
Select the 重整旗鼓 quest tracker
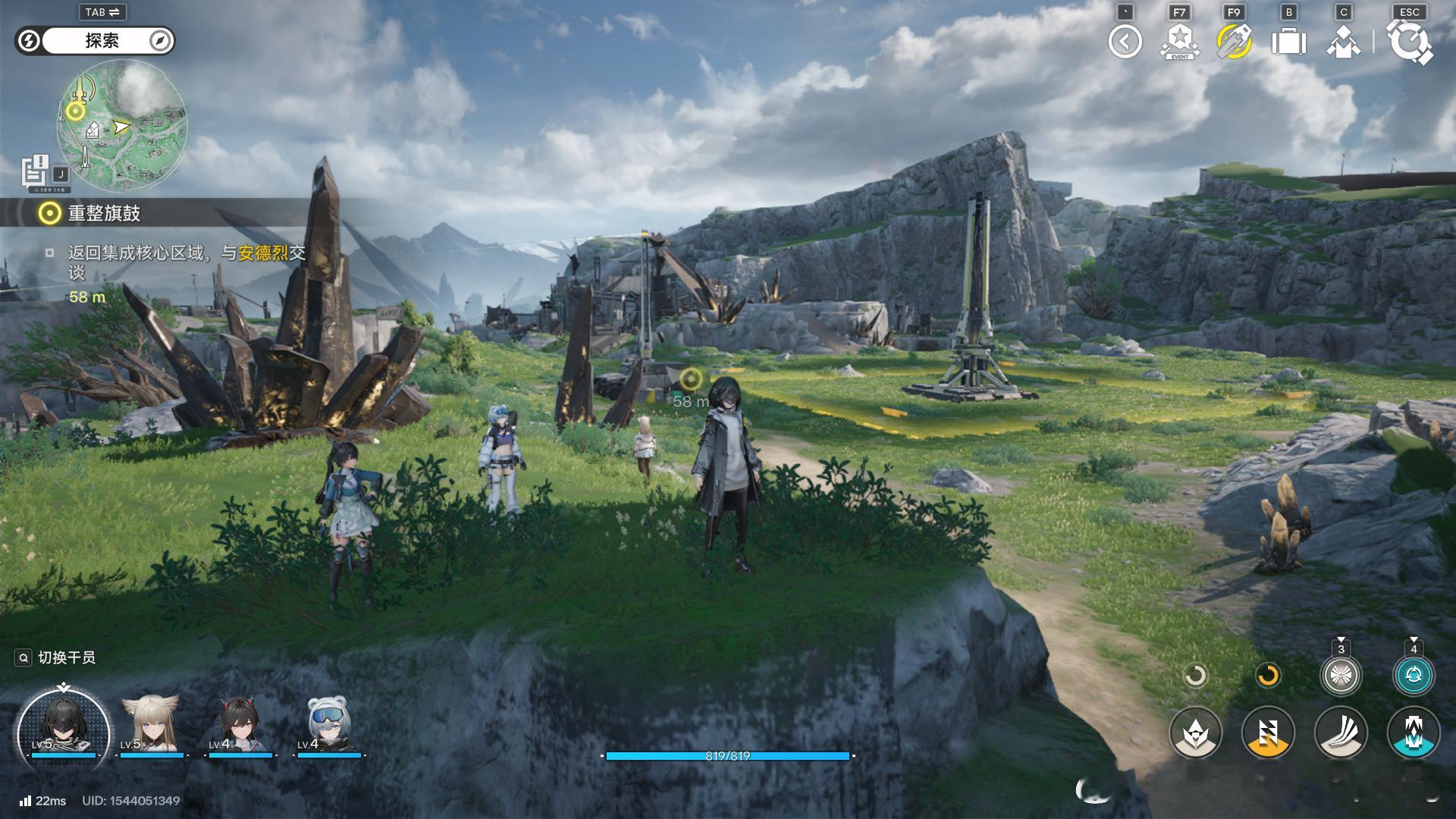(x=104, y=213)
